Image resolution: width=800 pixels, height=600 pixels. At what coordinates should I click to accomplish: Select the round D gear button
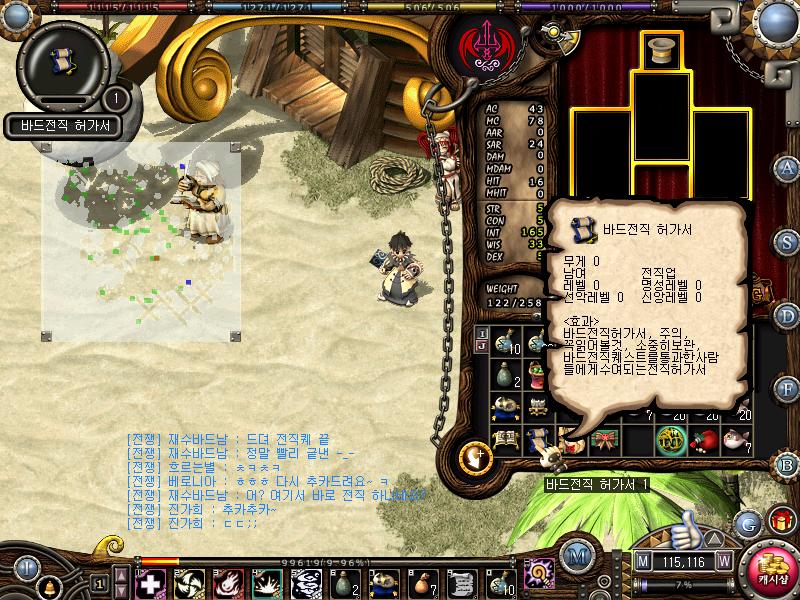pyautogui.click(x=788, y=316)
